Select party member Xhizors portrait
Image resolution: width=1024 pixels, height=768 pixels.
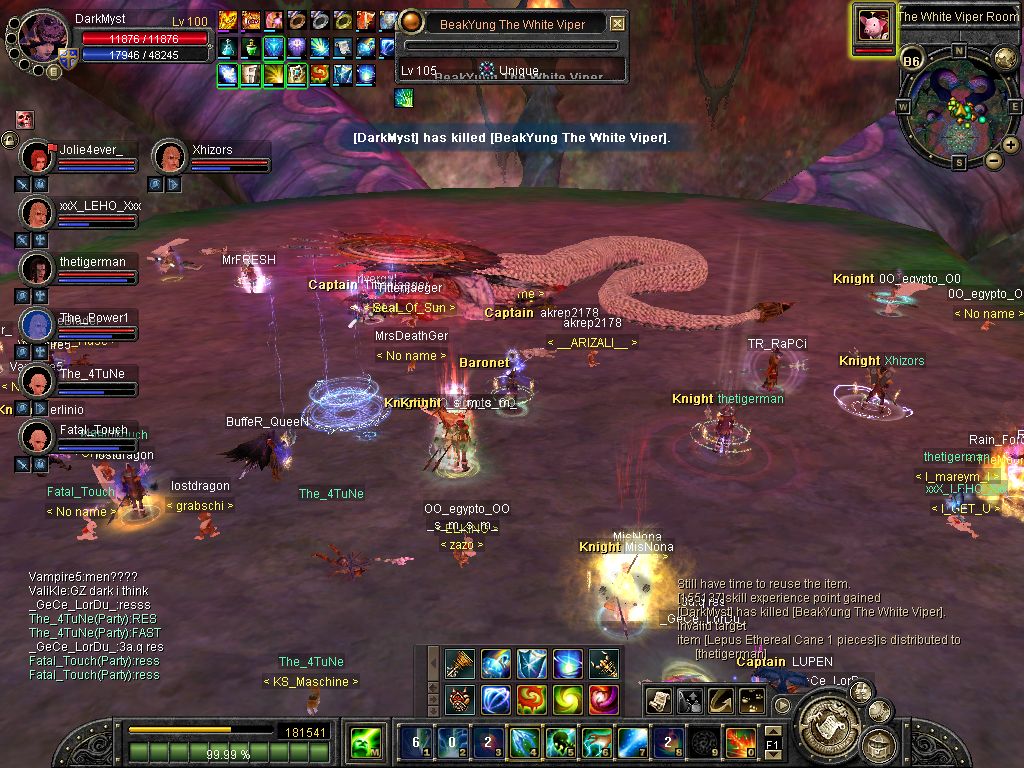click(x=169, y=157)
